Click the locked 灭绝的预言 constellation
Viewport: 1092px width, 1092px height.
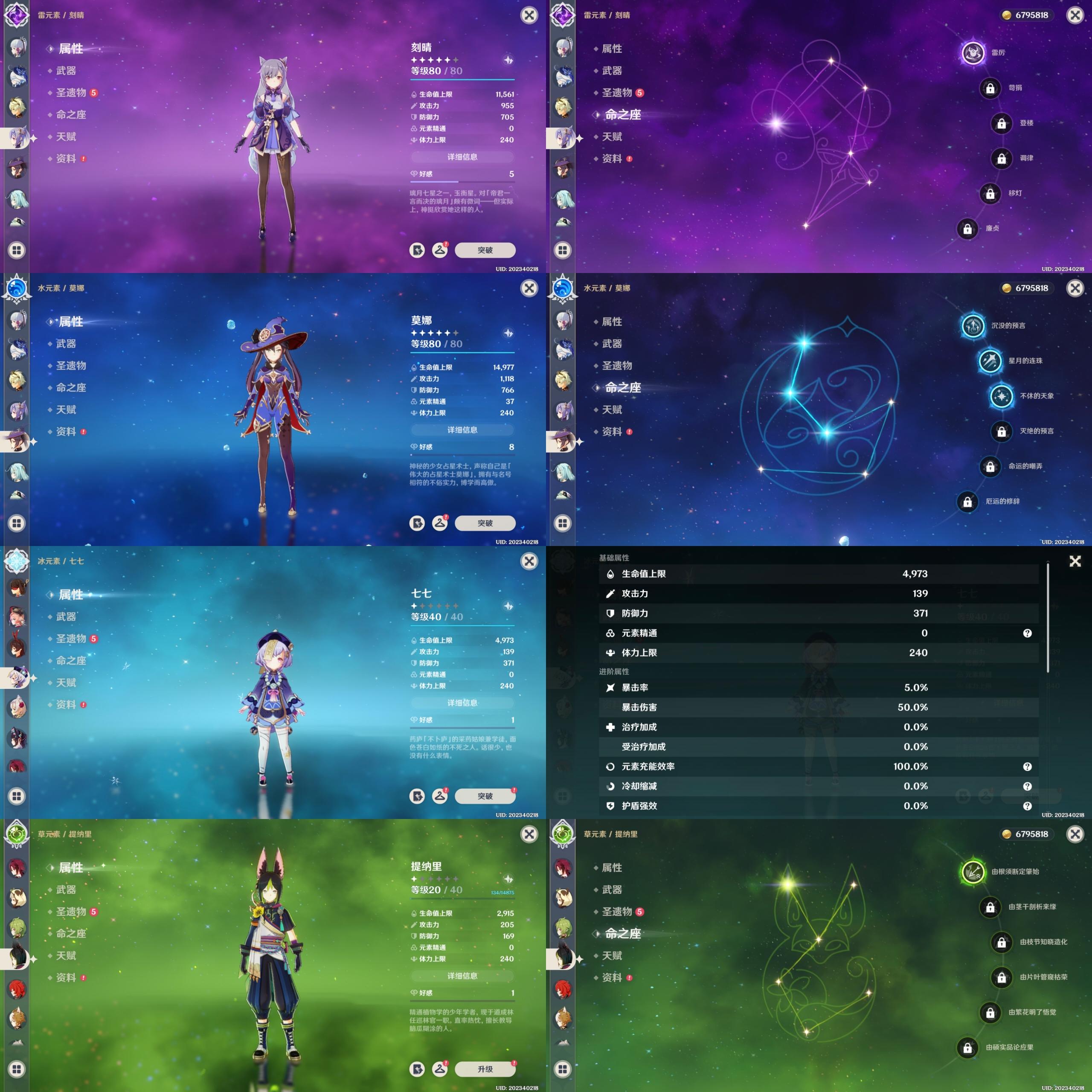[1001, 431]
